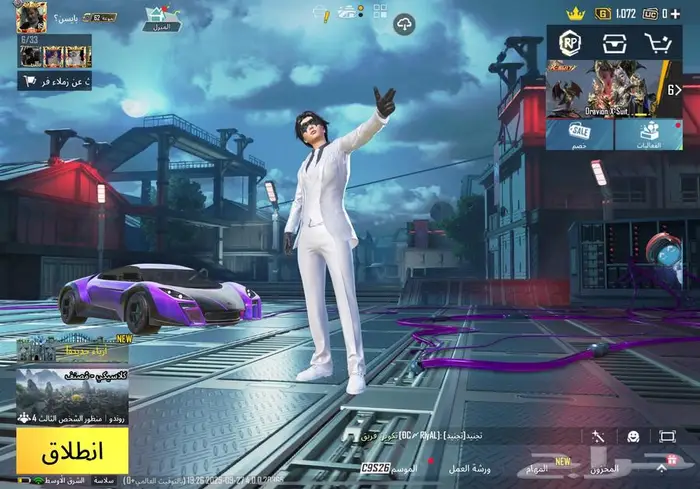Open the workshop (ورشة العمل) tab
The image size is (700, 489).
click(469, 468)
